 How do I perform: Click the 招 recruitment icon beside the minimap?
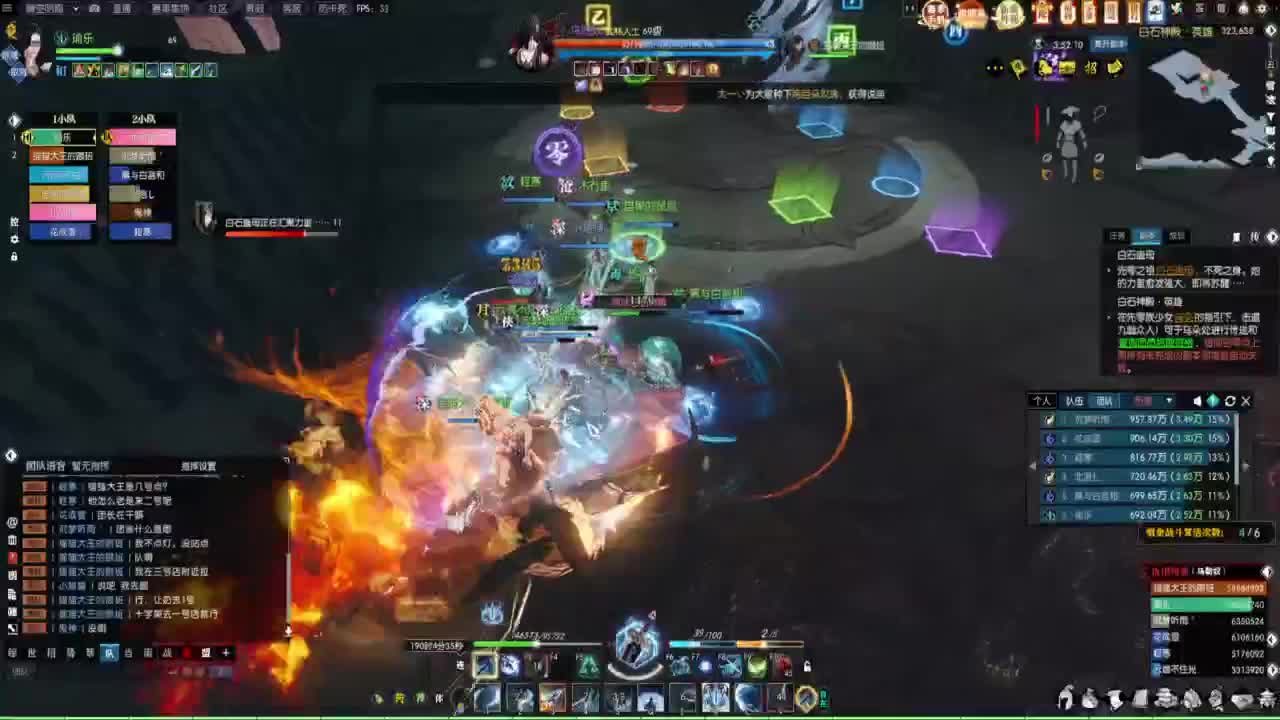[x=1092, y=66]
